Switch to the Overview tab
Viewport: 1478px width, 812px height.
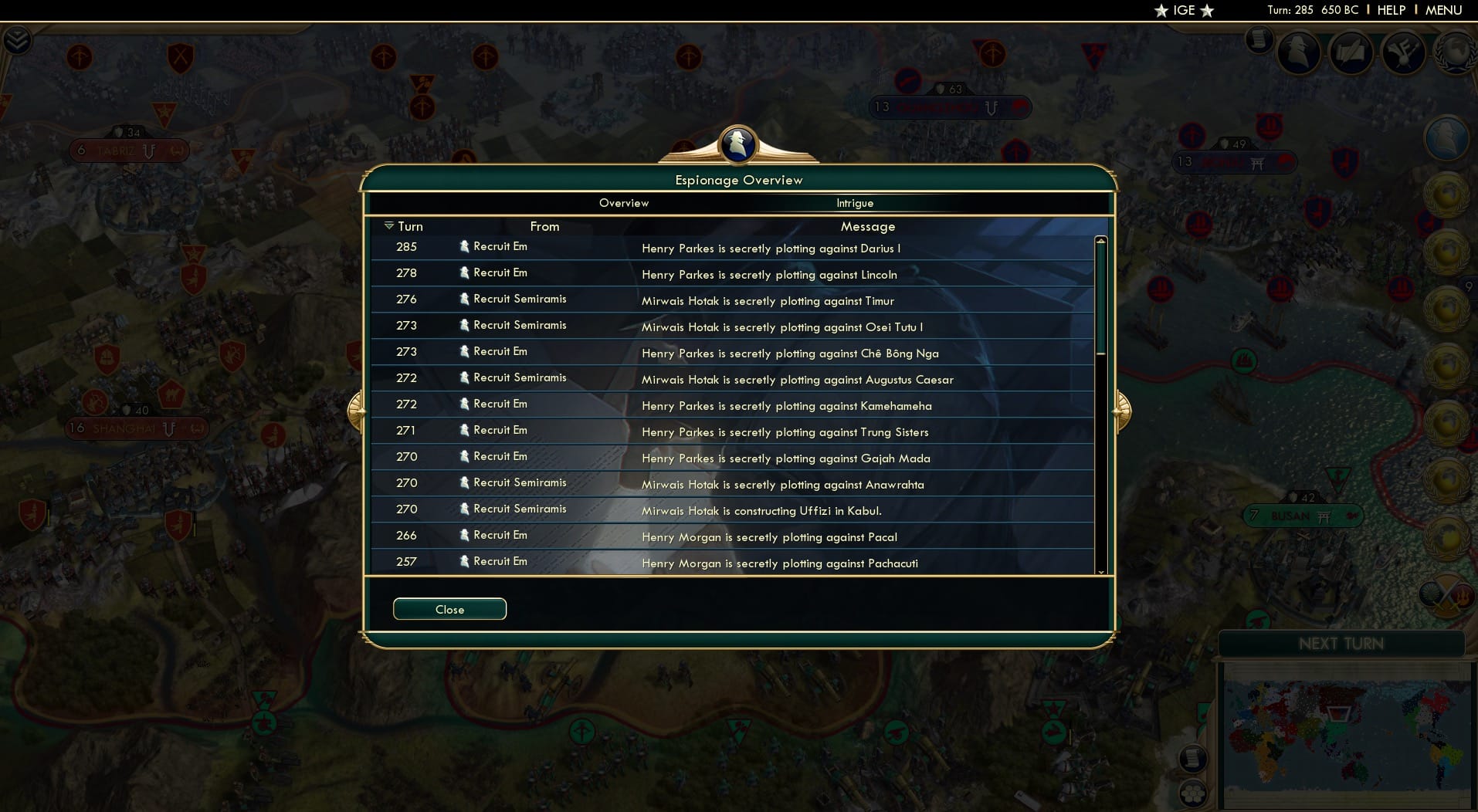tap(624, 203)
